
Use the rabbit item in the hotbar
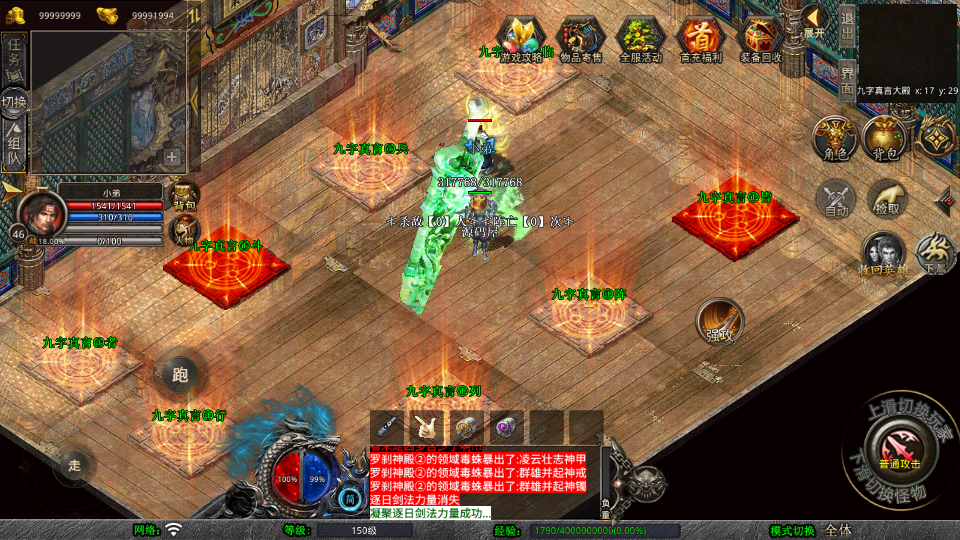427,427
